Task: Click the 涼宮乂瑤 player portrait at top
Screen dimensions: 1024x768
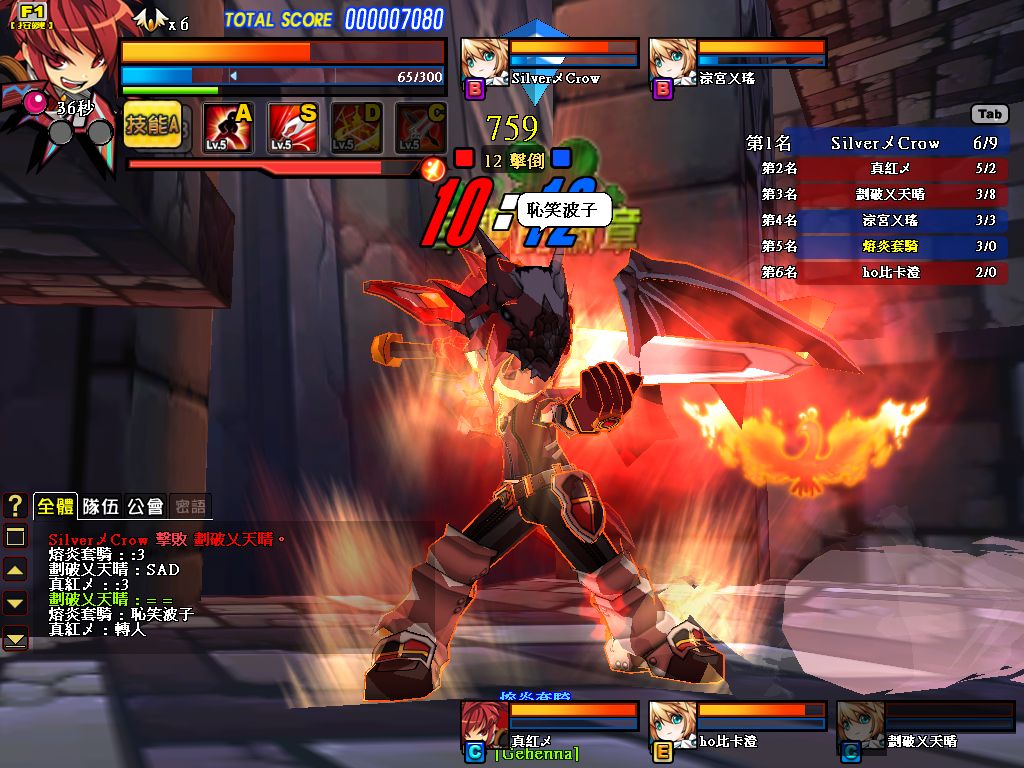Action: 672,61
